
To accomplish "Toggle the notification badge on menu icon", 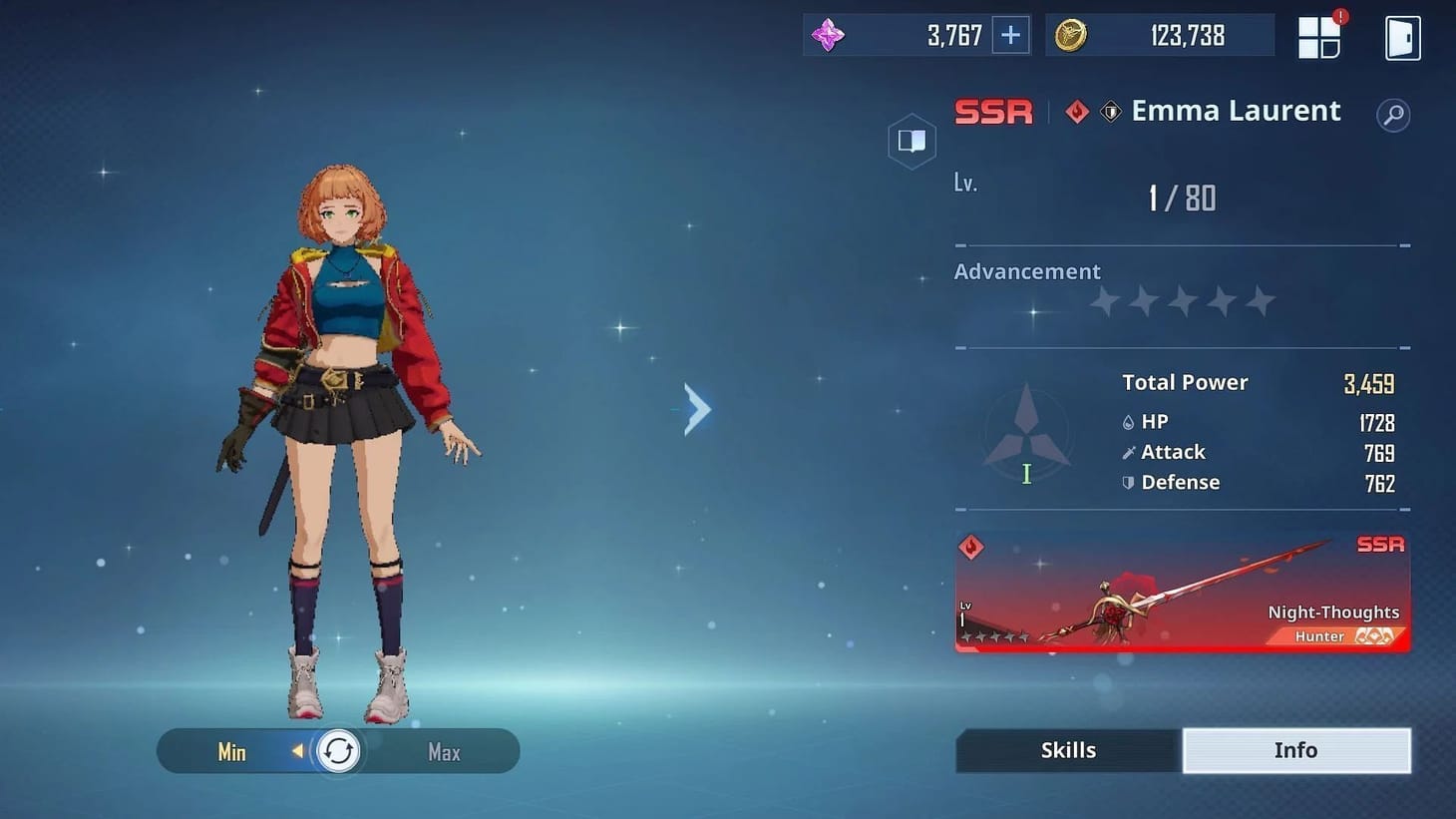I will click(1340, 15).
